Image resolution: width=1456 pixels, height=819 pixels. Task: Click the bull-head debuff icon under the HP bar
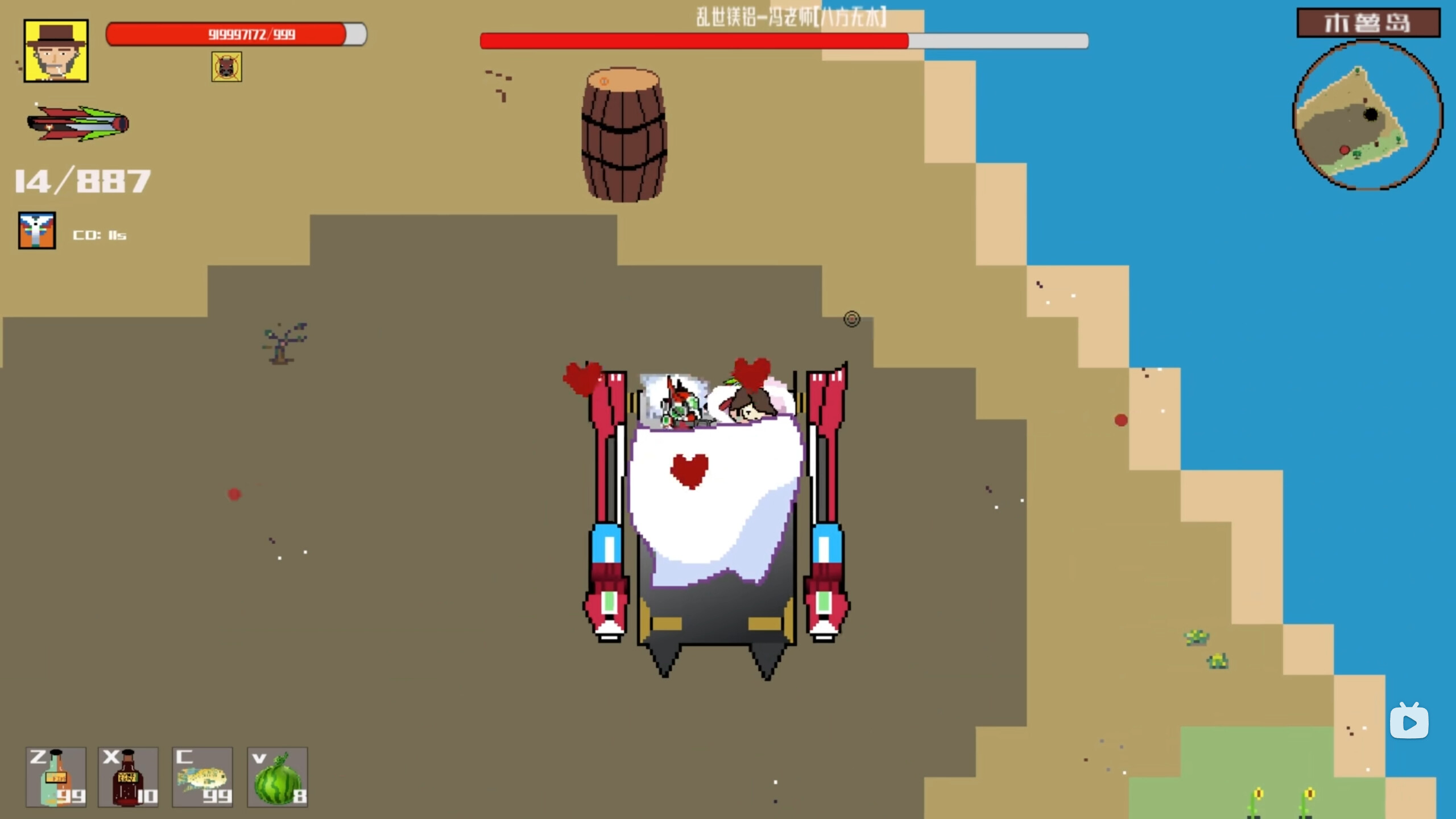(x=226, y=67)
